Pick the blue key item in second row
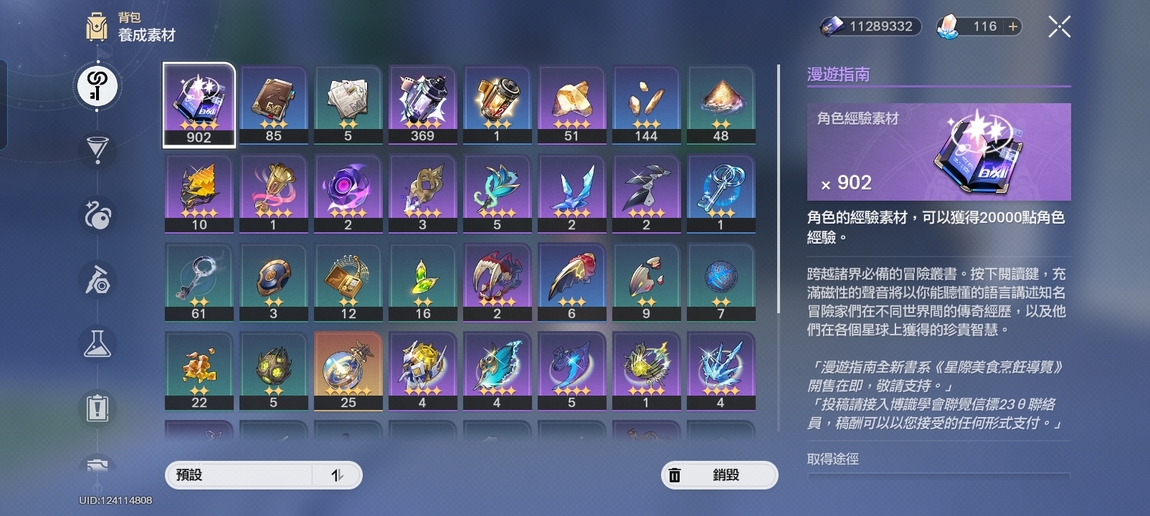1150x516 pixels. (x=720, y=193)
